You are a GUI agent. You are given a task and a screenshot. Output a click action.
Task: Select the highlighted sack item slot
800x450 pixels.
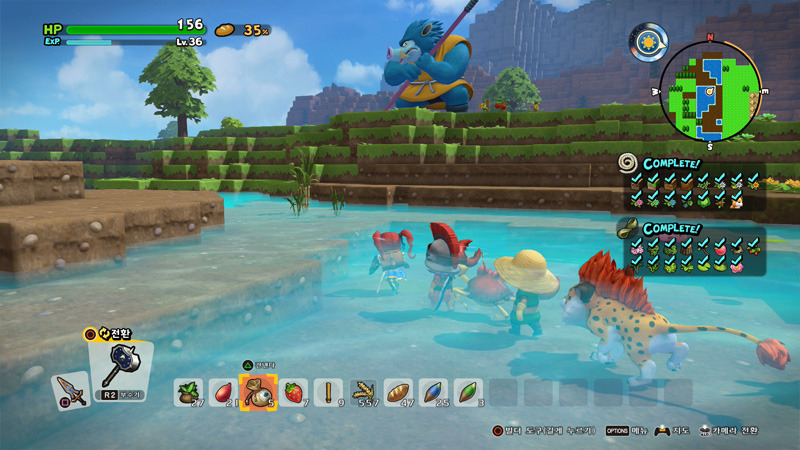pyautogui.click(x=258, y=392)
